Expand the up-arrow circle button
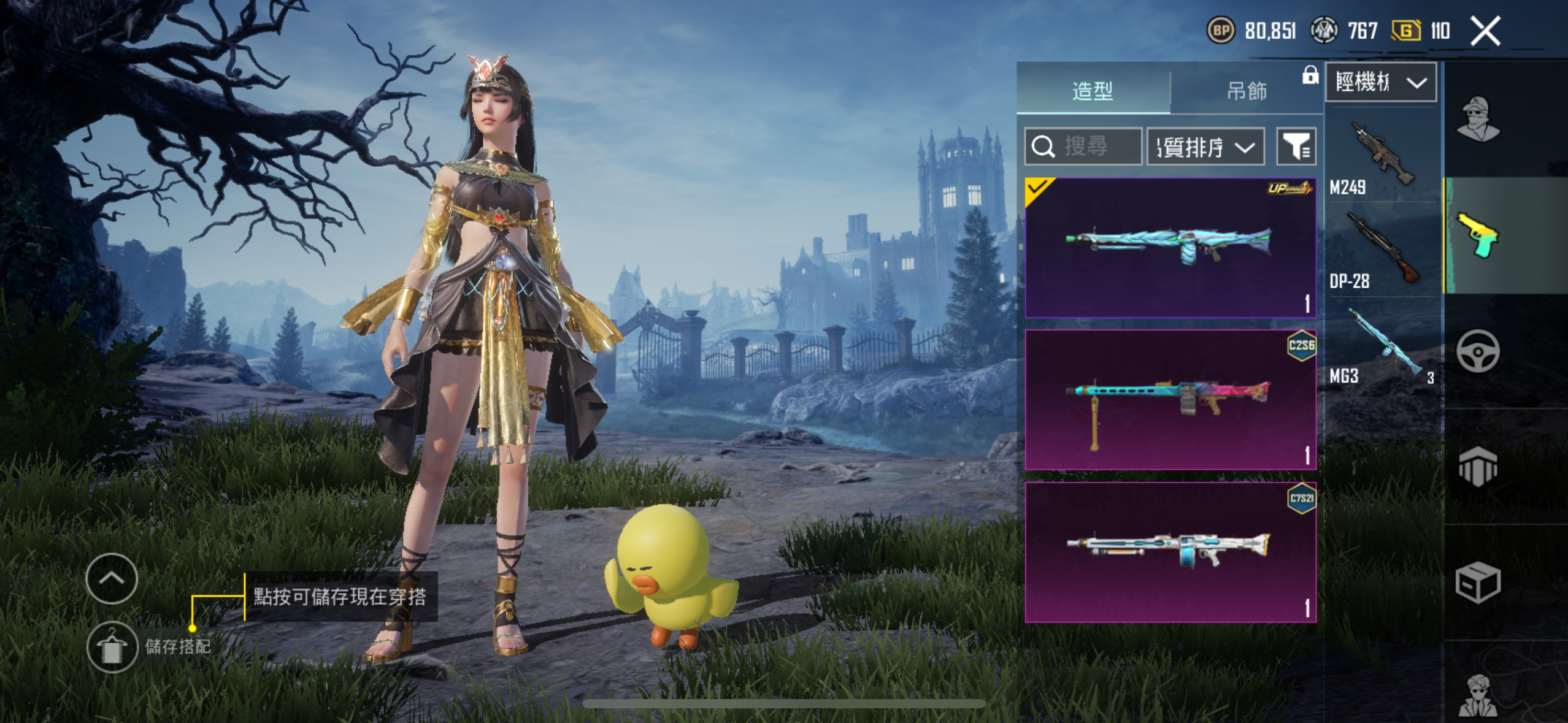The width and height of the screenshot is (1568, 723). (x=112, y=578)
